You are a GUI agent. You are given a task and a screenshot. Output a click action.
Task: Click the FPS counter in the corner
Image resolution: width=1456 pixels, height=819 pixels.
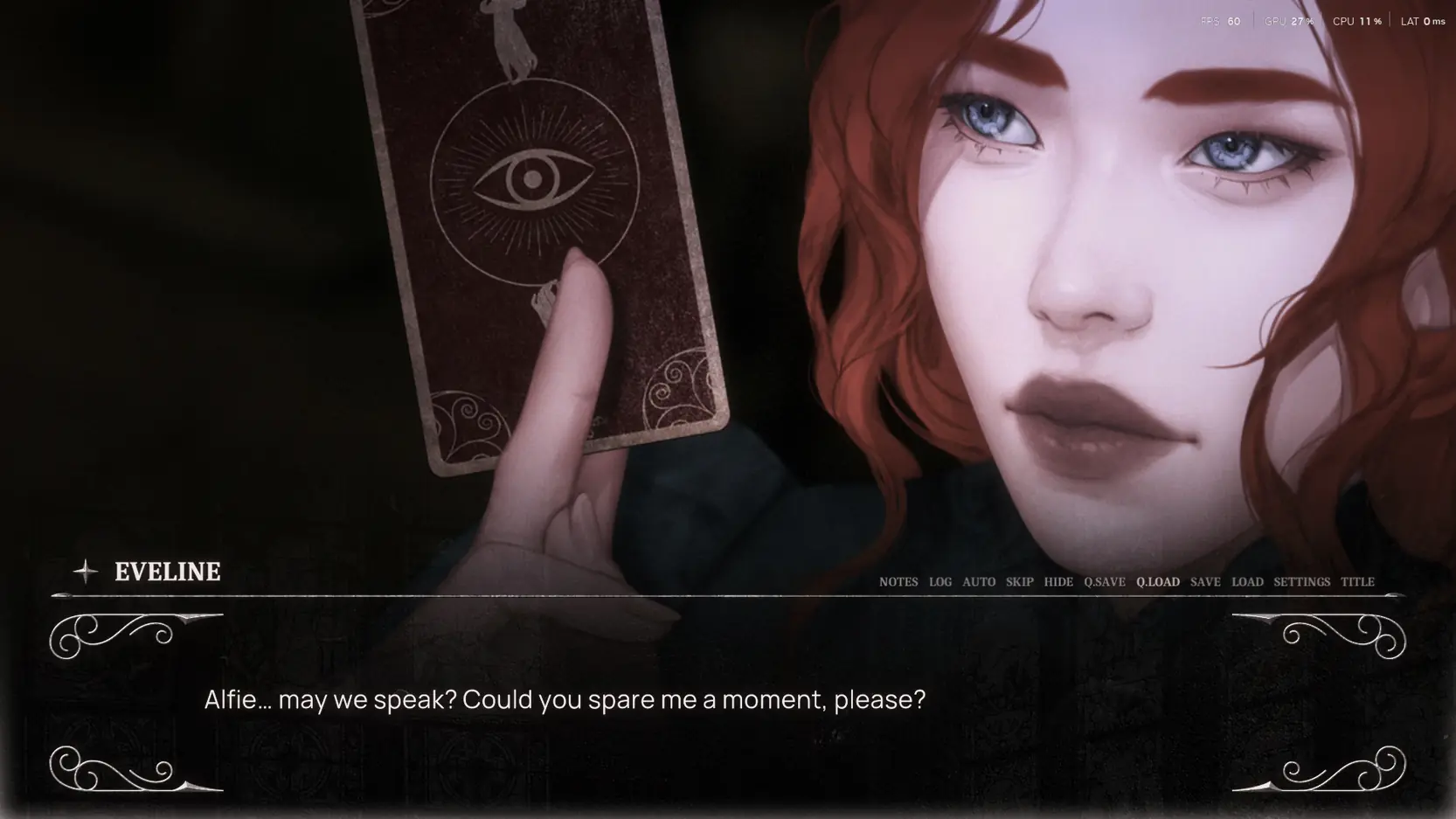[x=1221, y=20]
